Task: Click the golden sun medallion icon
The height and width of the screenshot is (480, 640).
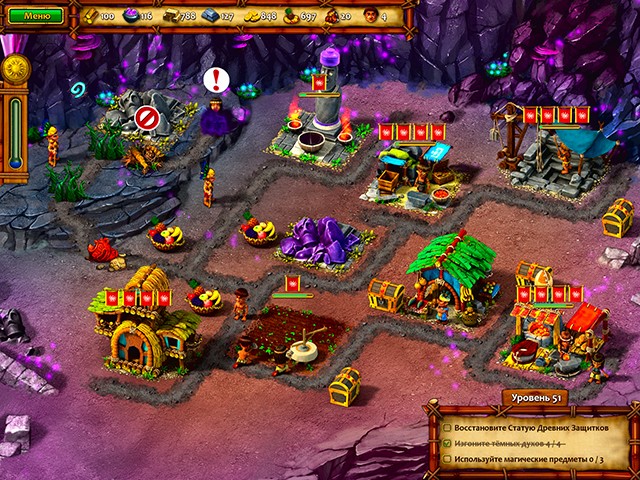Action: coord(14,68)
